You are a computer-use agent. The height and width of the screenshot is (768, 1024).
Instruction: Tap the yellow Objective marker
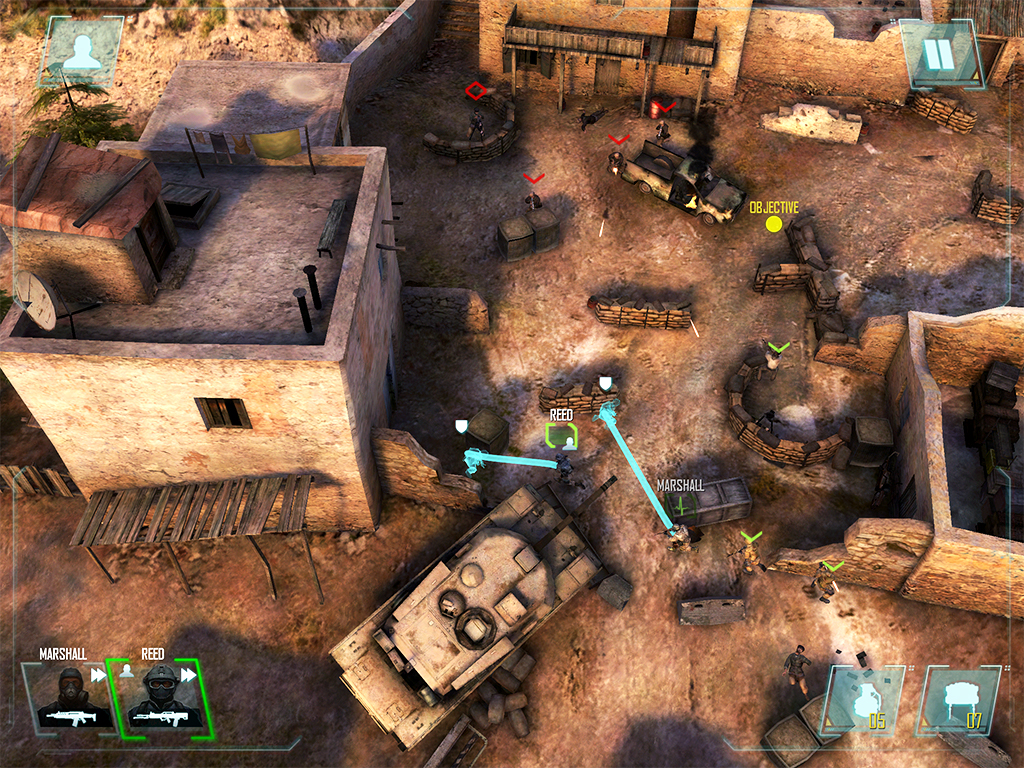point(773,223)
